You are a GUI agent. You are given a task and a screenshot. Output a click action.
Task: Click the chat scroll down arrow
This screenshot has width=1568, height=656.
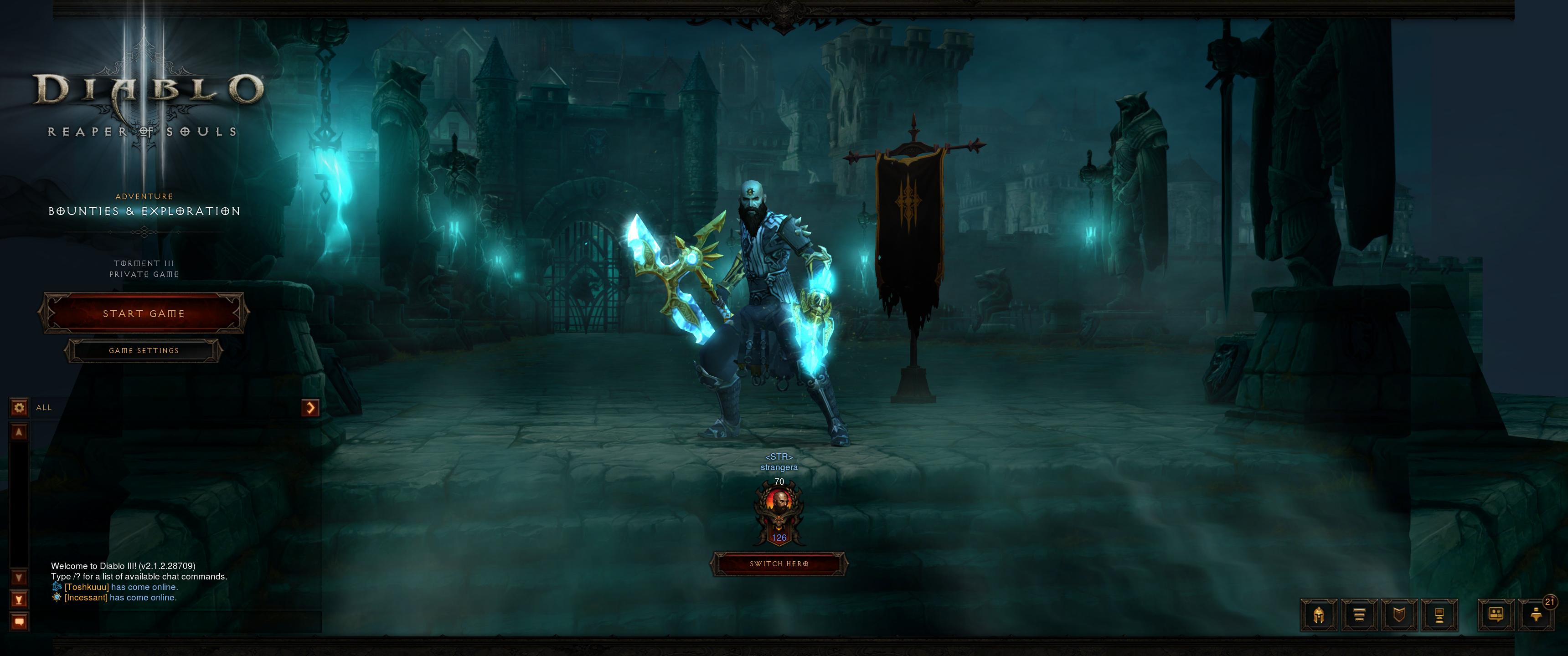(19, 577)
